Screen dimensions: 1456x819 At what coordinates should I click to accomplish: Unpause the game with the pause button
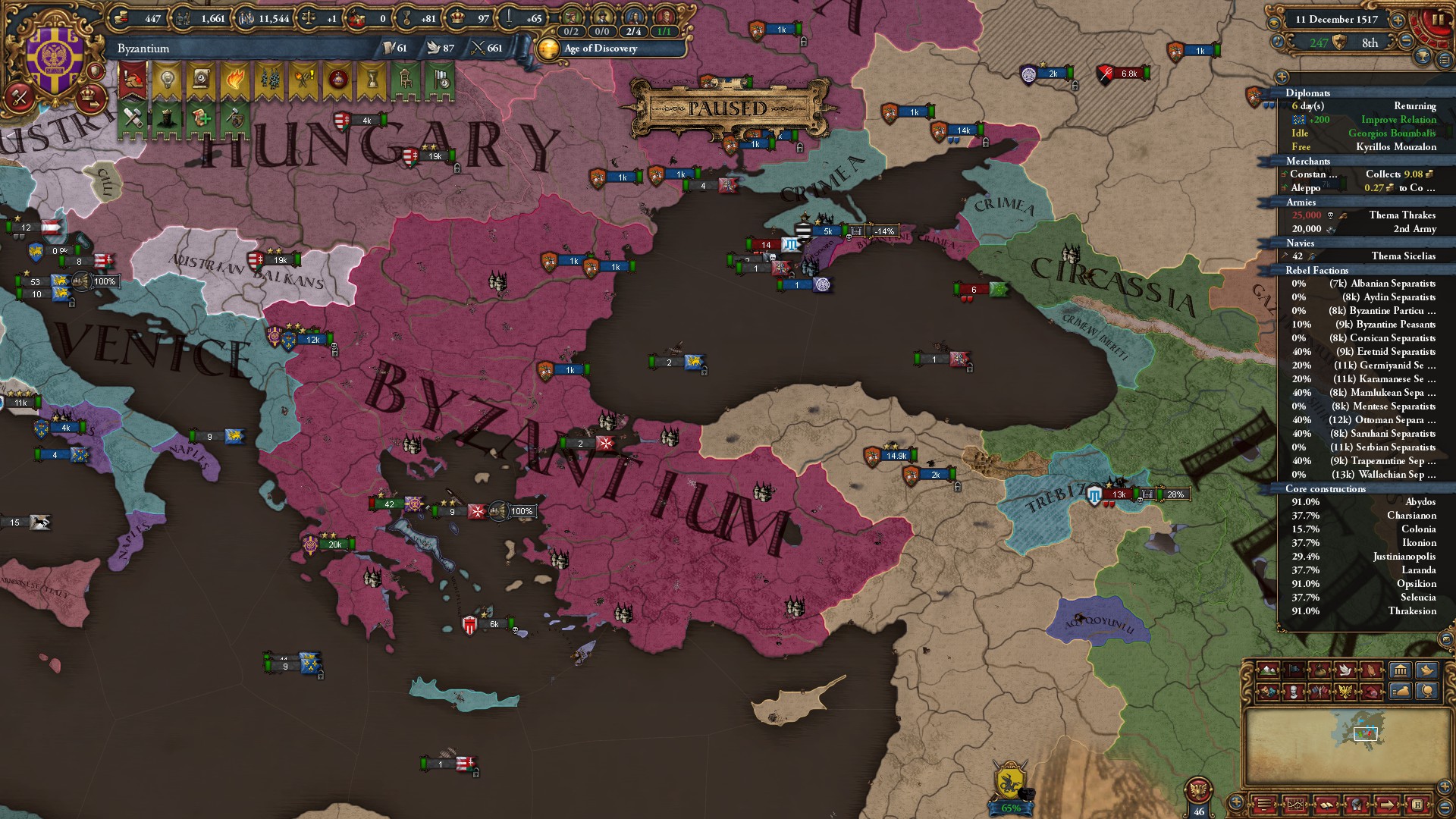coord(1439,19)
